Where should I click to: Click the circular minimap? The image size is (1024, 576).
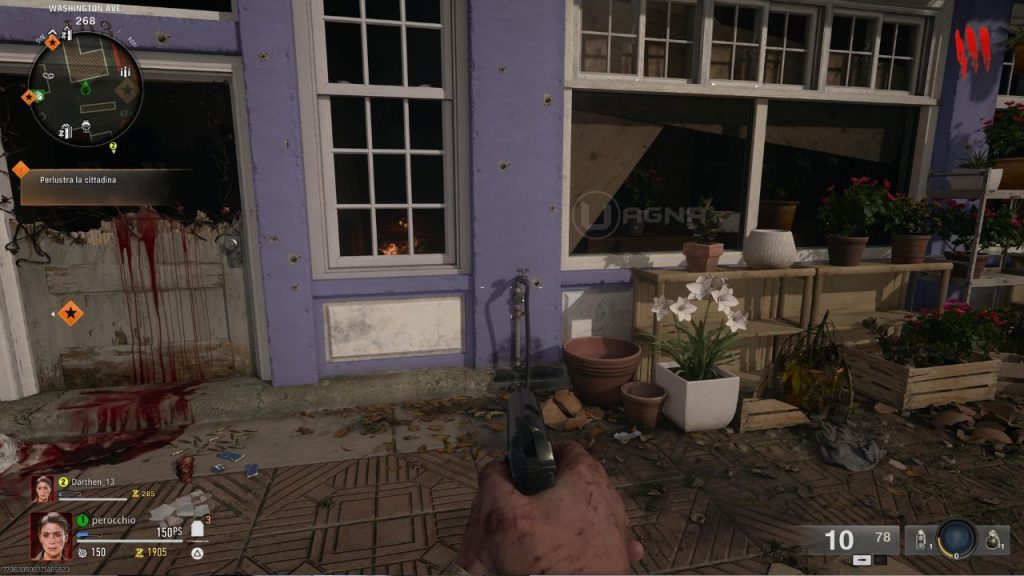[85, 88]
